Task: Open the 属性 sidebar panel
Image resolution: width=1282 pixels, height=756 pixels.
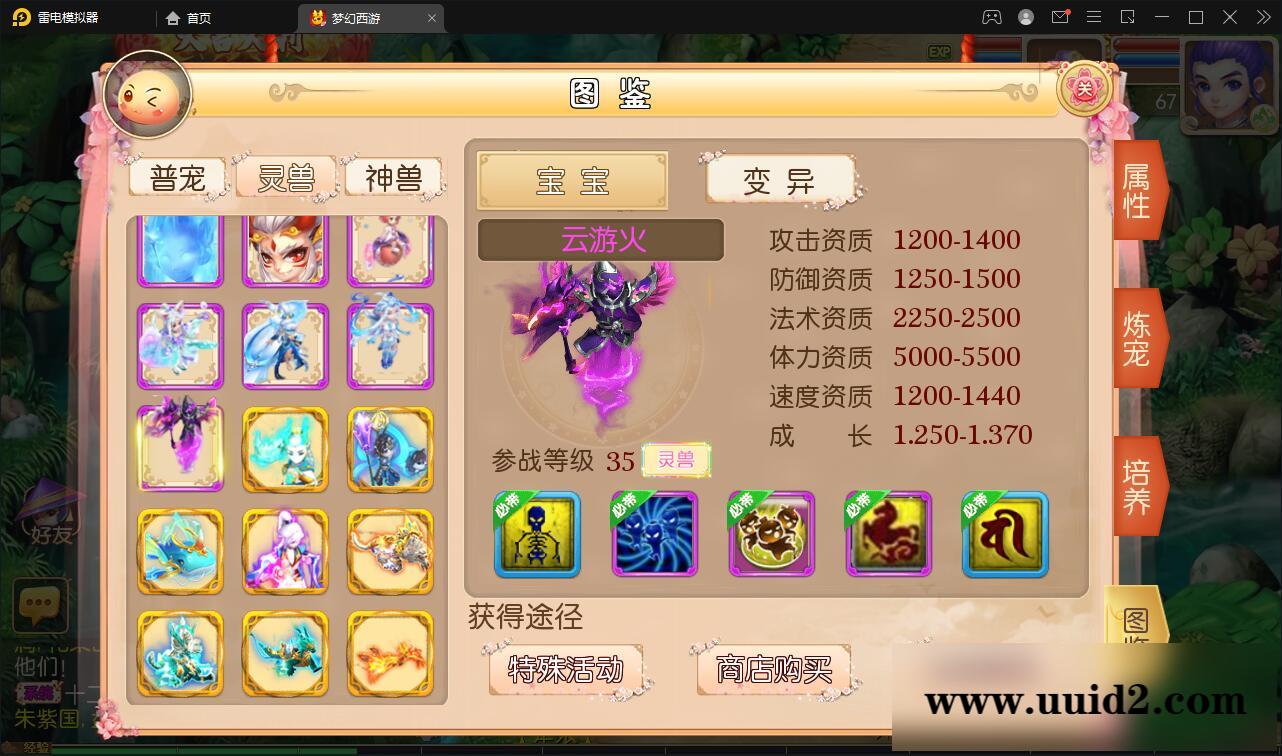Action: tap(1136, 190)
